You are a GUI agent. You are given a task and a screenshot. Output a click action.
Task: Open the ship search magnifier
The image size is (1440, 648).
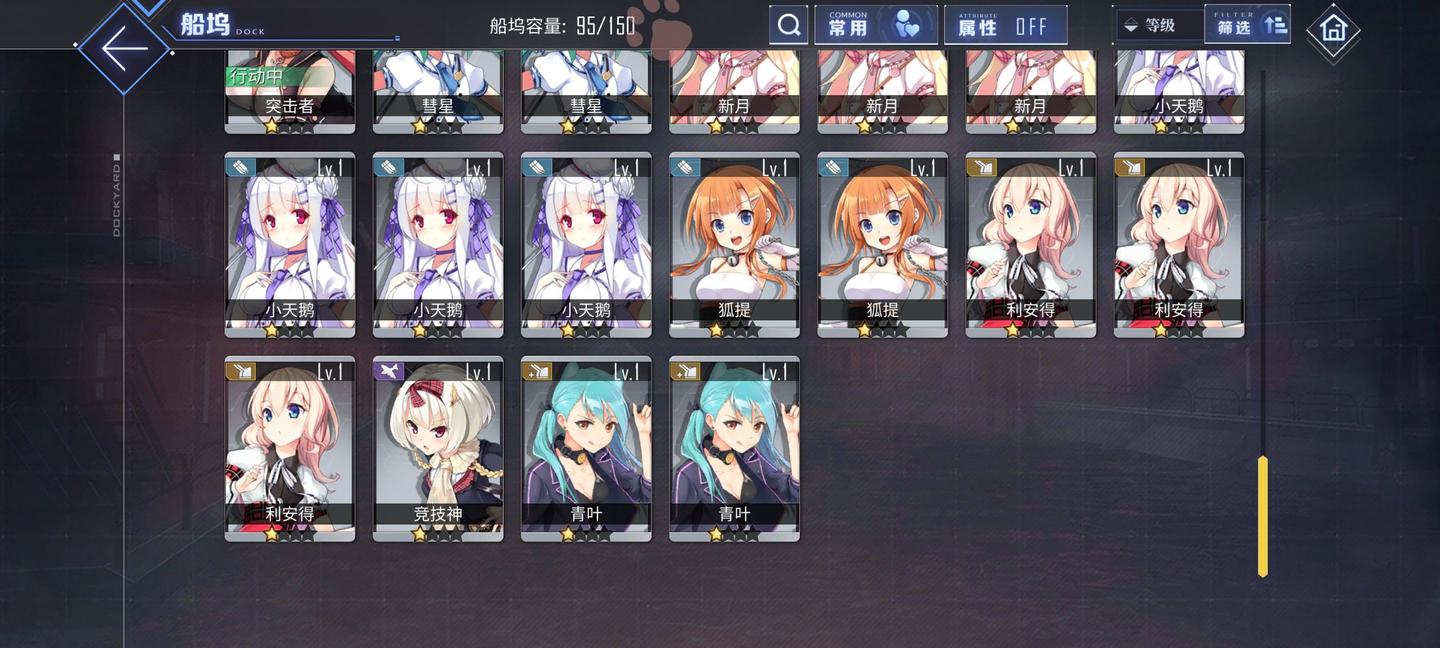[788, 25]
